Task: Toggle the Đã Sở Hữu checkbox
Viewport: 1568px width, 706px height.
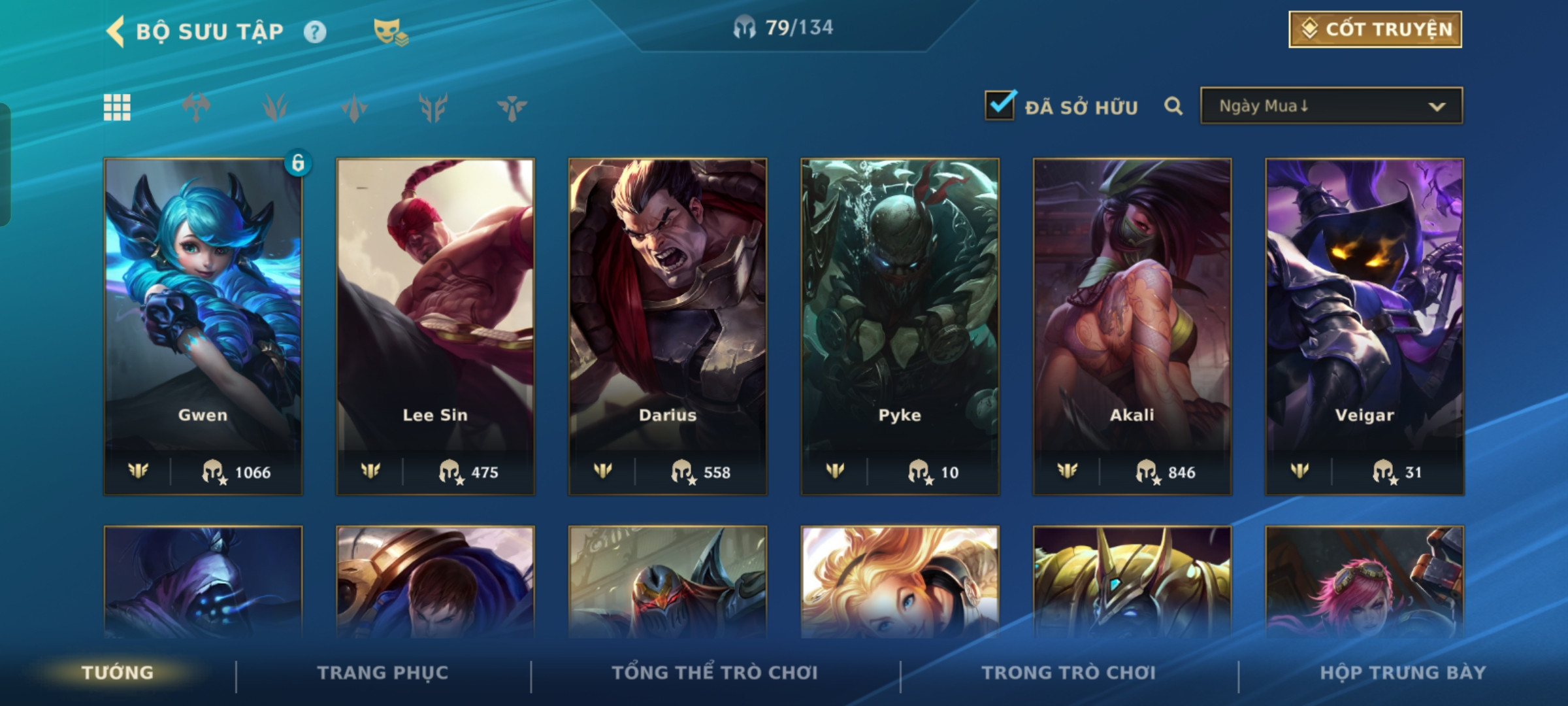Action: tap(1000, 105)
